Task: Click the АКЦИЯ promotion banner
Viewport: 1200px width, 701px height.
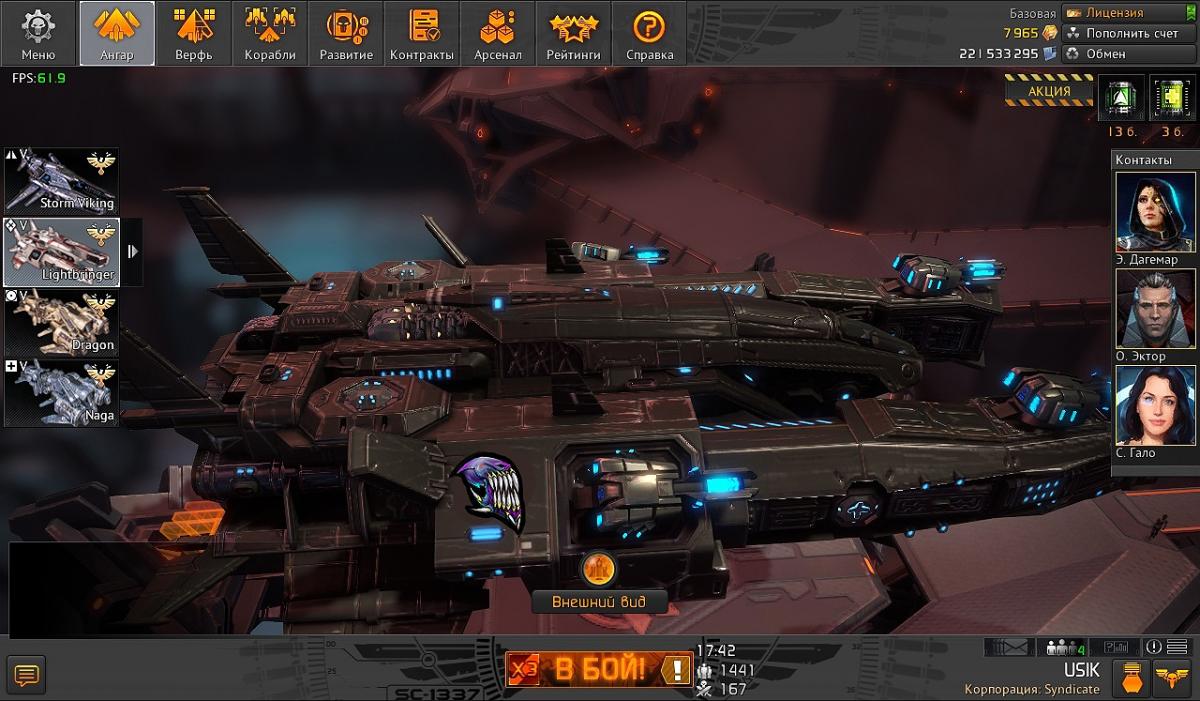Action: tap(1049, 91)
